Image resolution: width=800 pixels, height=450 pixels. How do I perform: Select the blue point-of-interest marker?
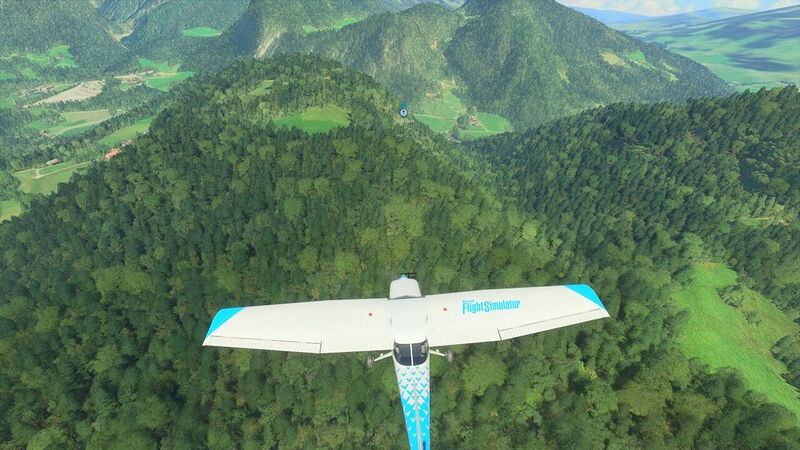tap(404, 110)
